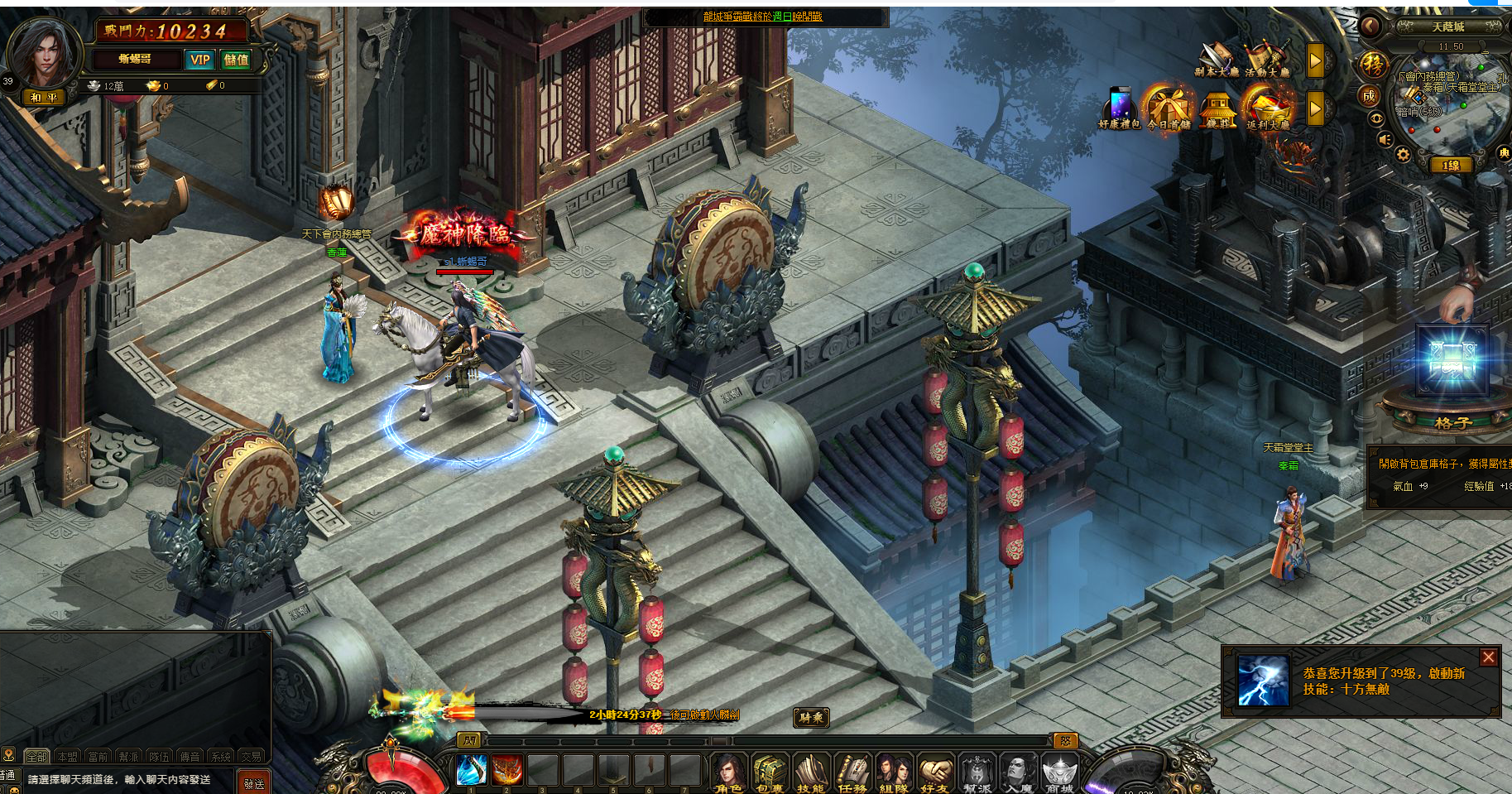Image resolution: width=1512 pixels, height=794 pixels.
Task: Toggle the sound speaker icon
Action: [1385, 139]
